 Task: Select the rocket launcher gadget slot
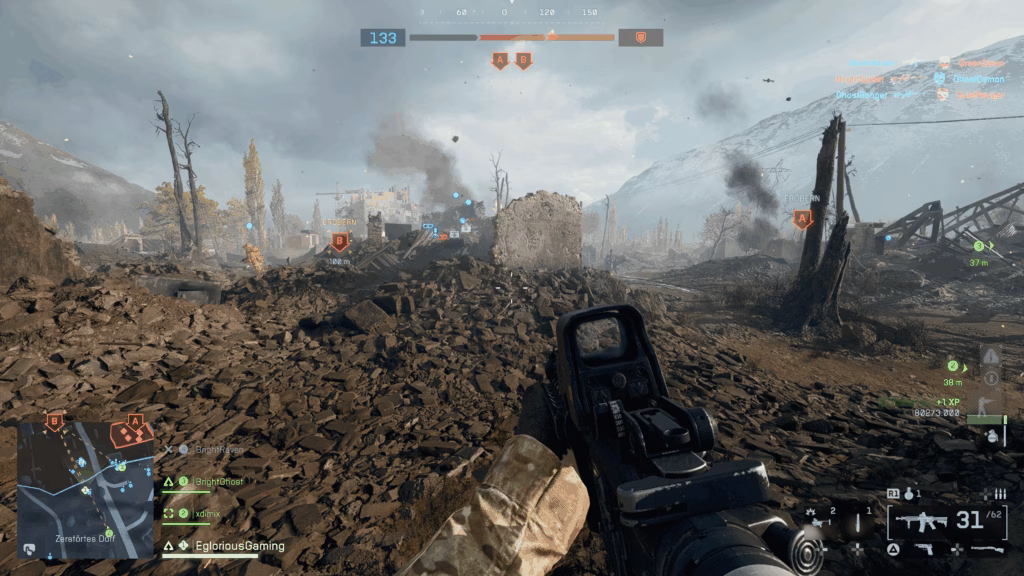tap(822, 520)
